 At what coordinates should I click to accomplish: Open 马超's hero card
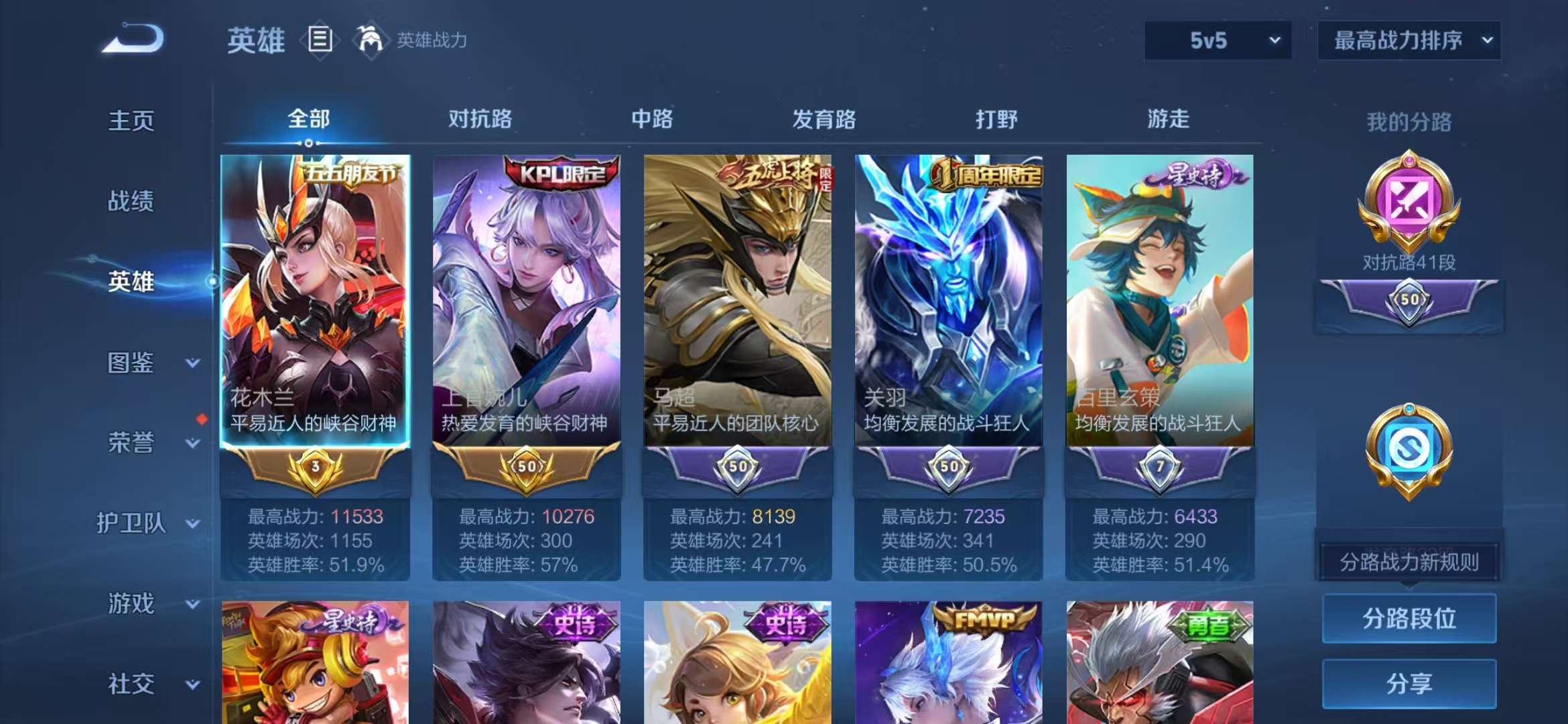[x=737, y=302]
